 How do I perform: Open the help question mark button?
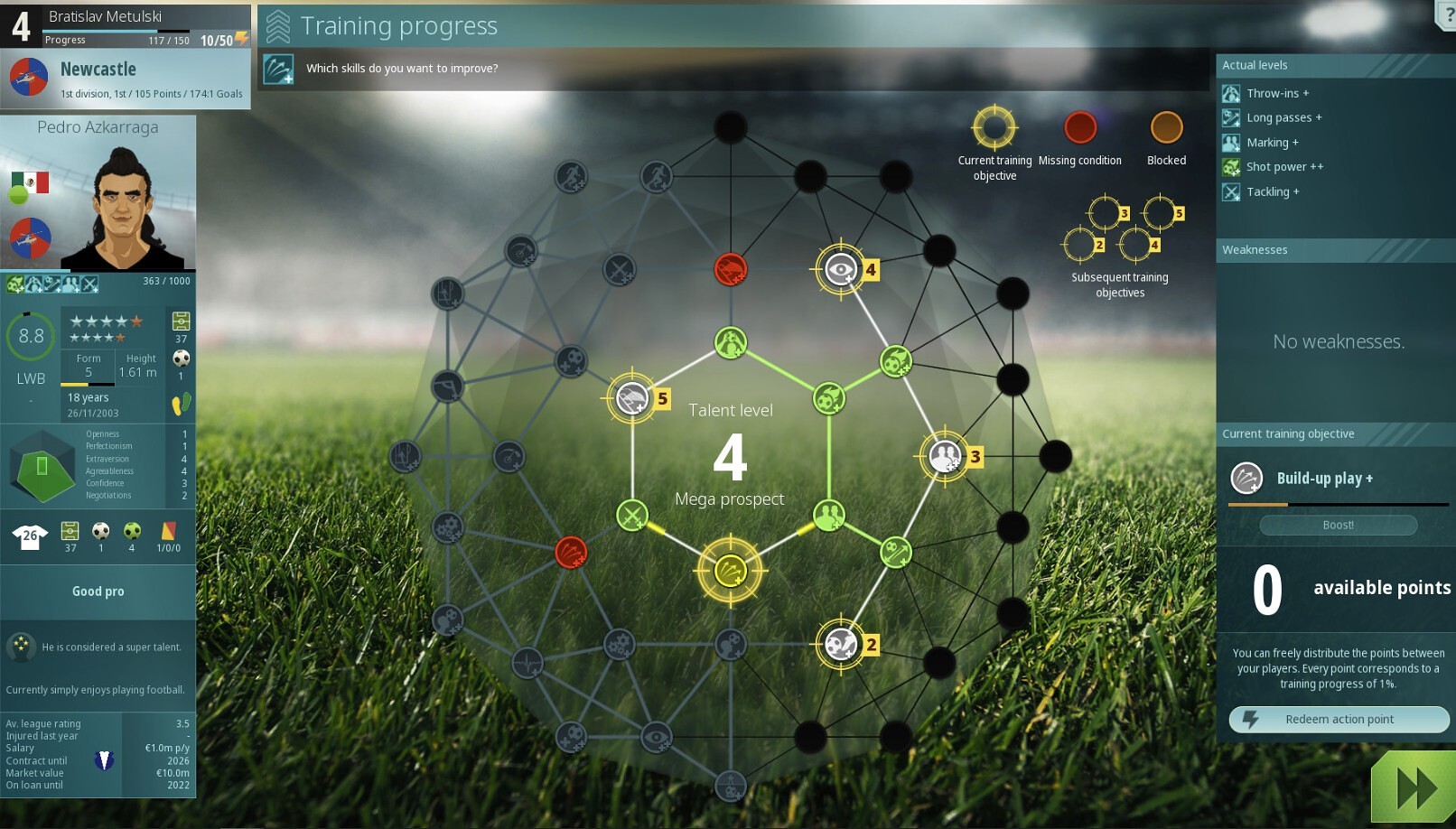pyautogui.click(x=1447, y=15)
